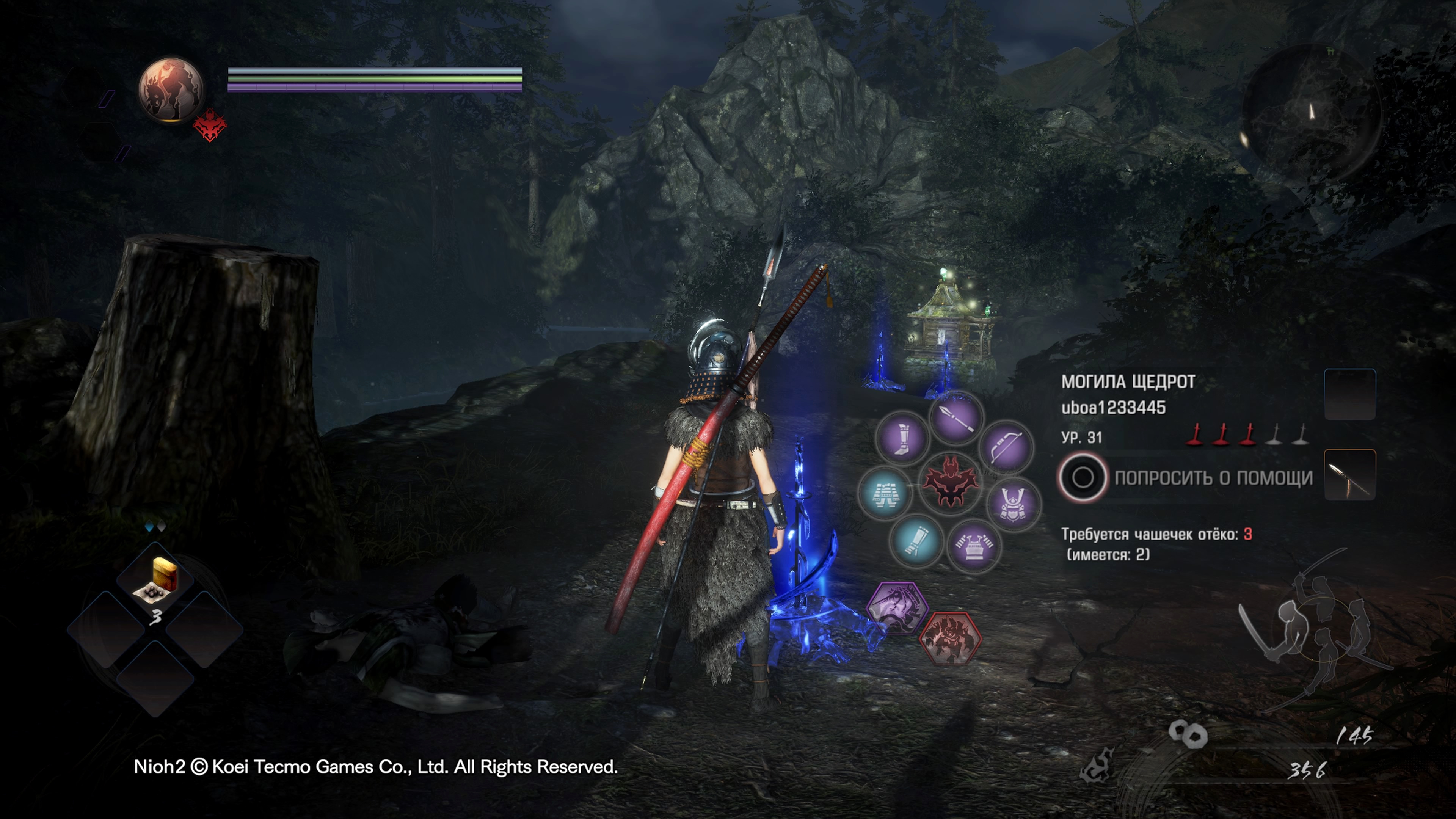Select the purple chest armor icon
This screenshot has height=819, width=1456.
point(973,546)
